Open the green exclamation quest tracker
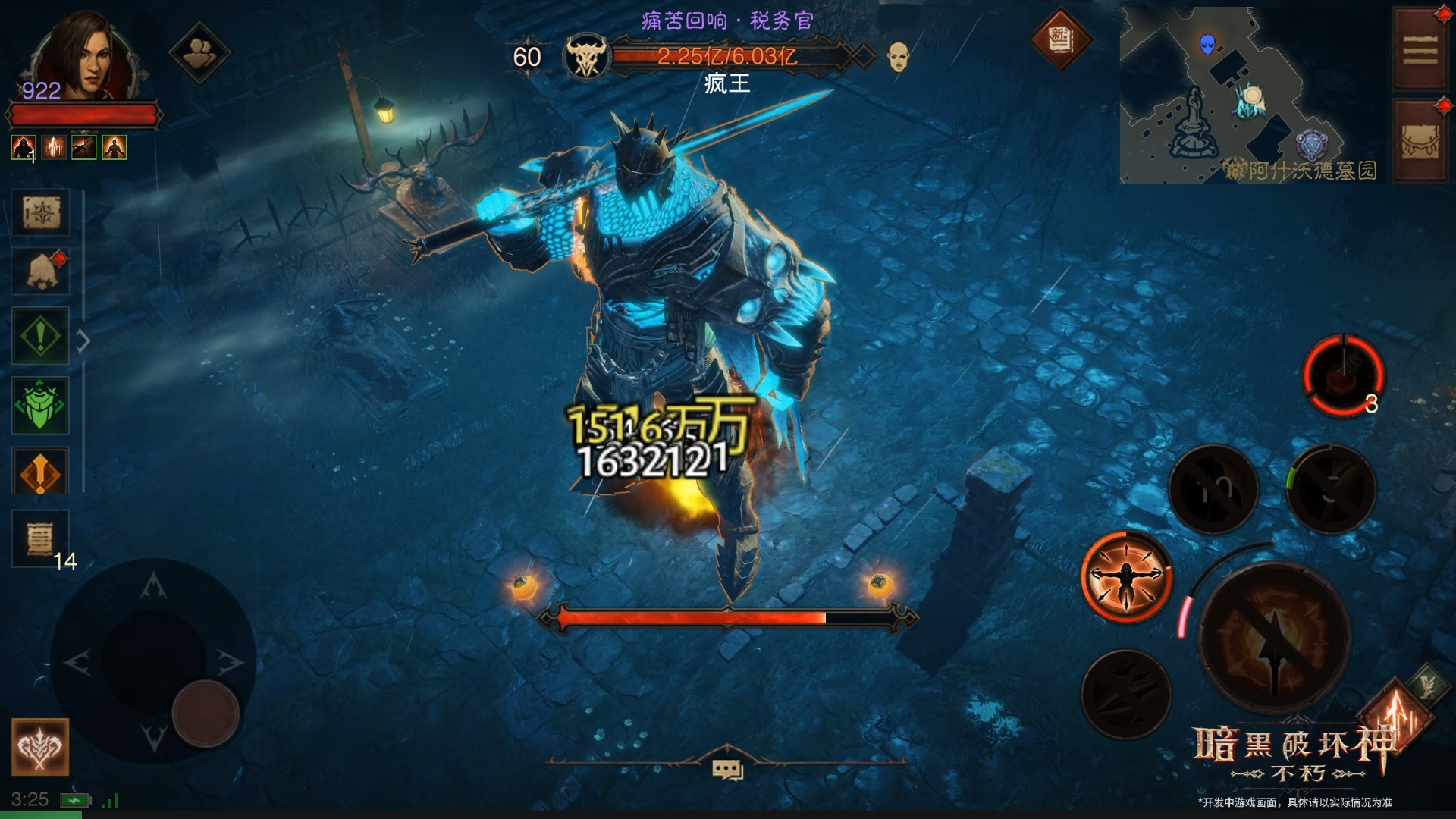 pyautogui.click(x=40, y=336)
